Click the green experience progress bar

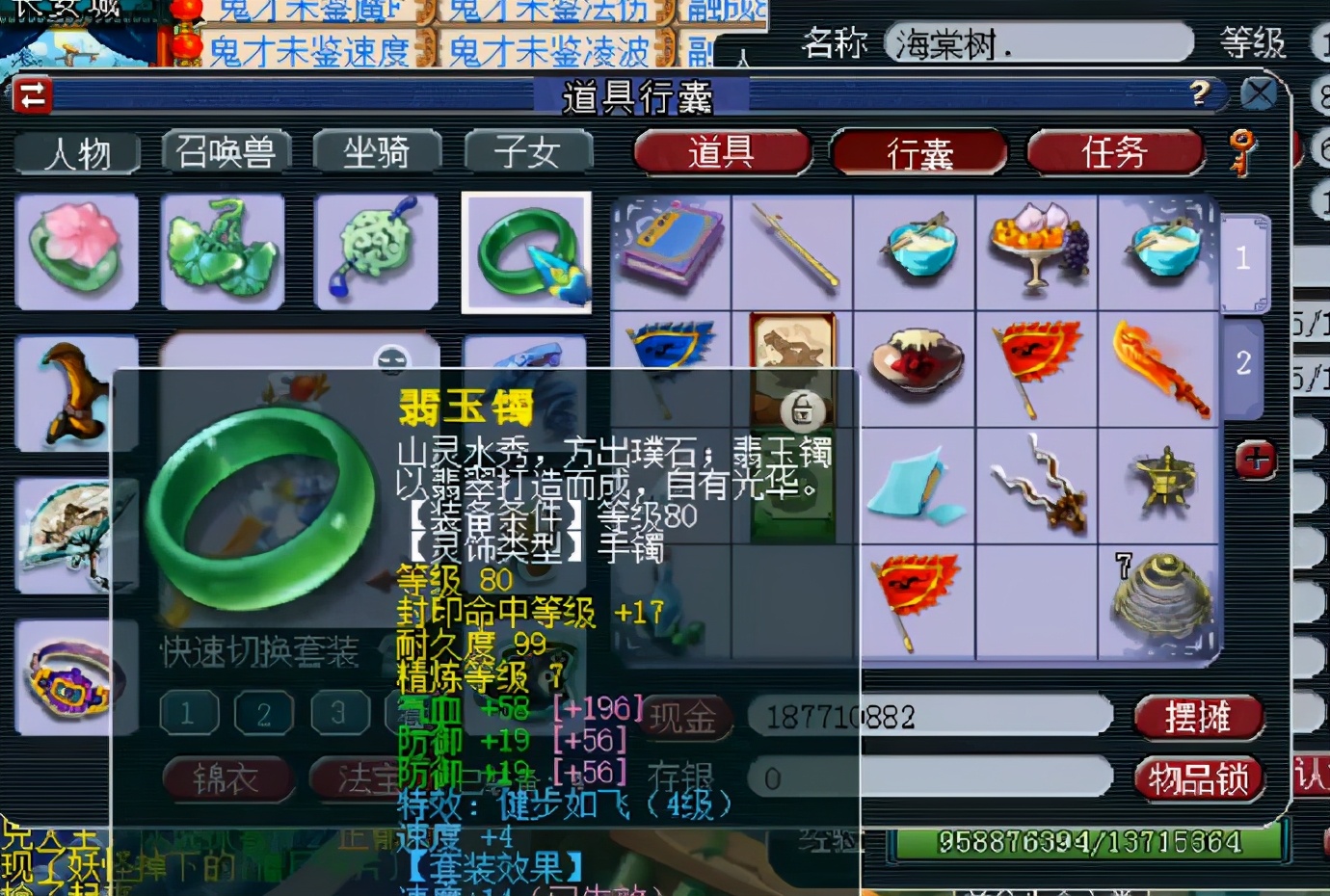pyautogui.click(x=1089, y=841)
